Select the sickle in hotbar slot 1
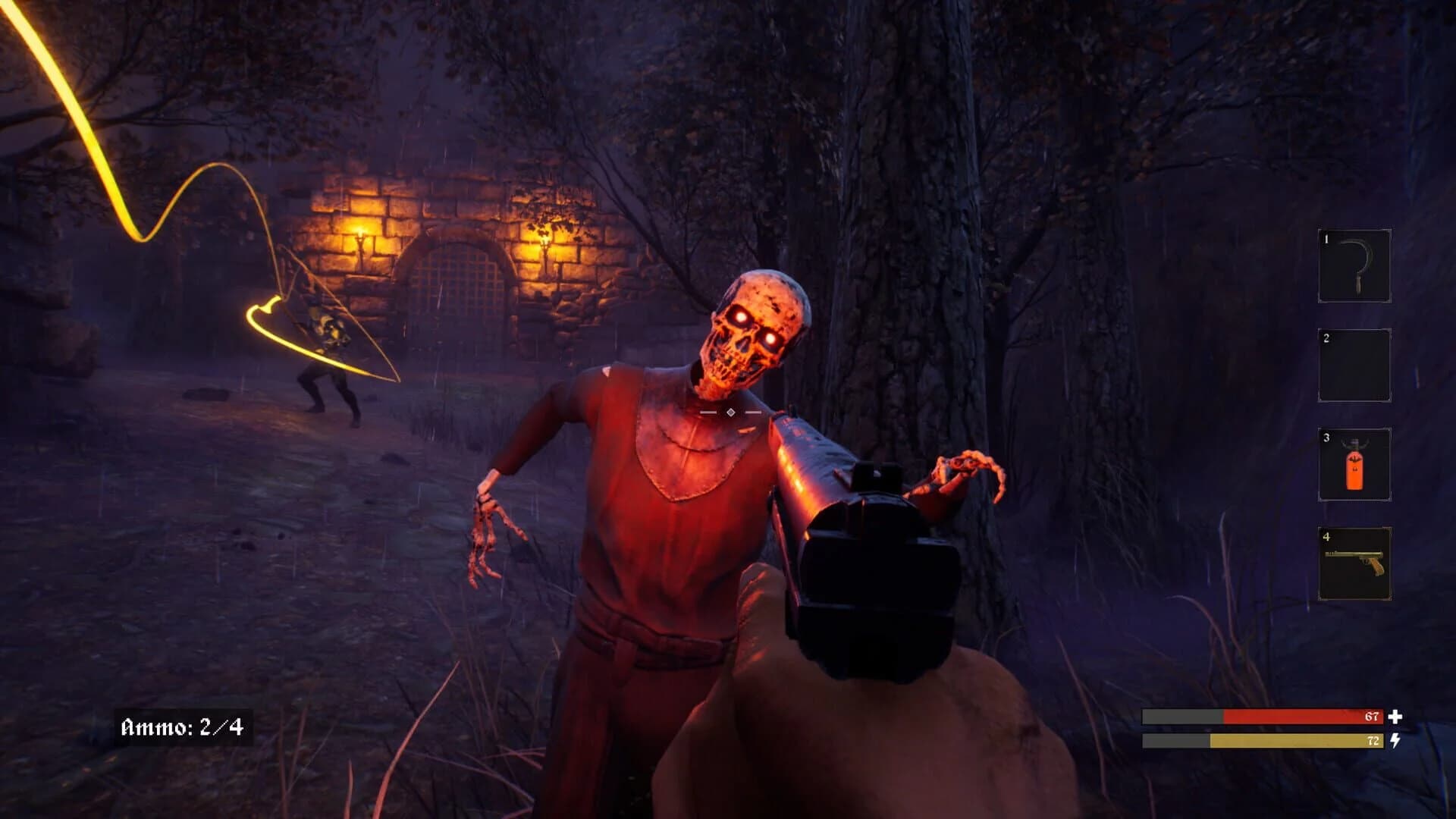The height and width of the screenshot is (819, 1456). tap(1356, 265)
